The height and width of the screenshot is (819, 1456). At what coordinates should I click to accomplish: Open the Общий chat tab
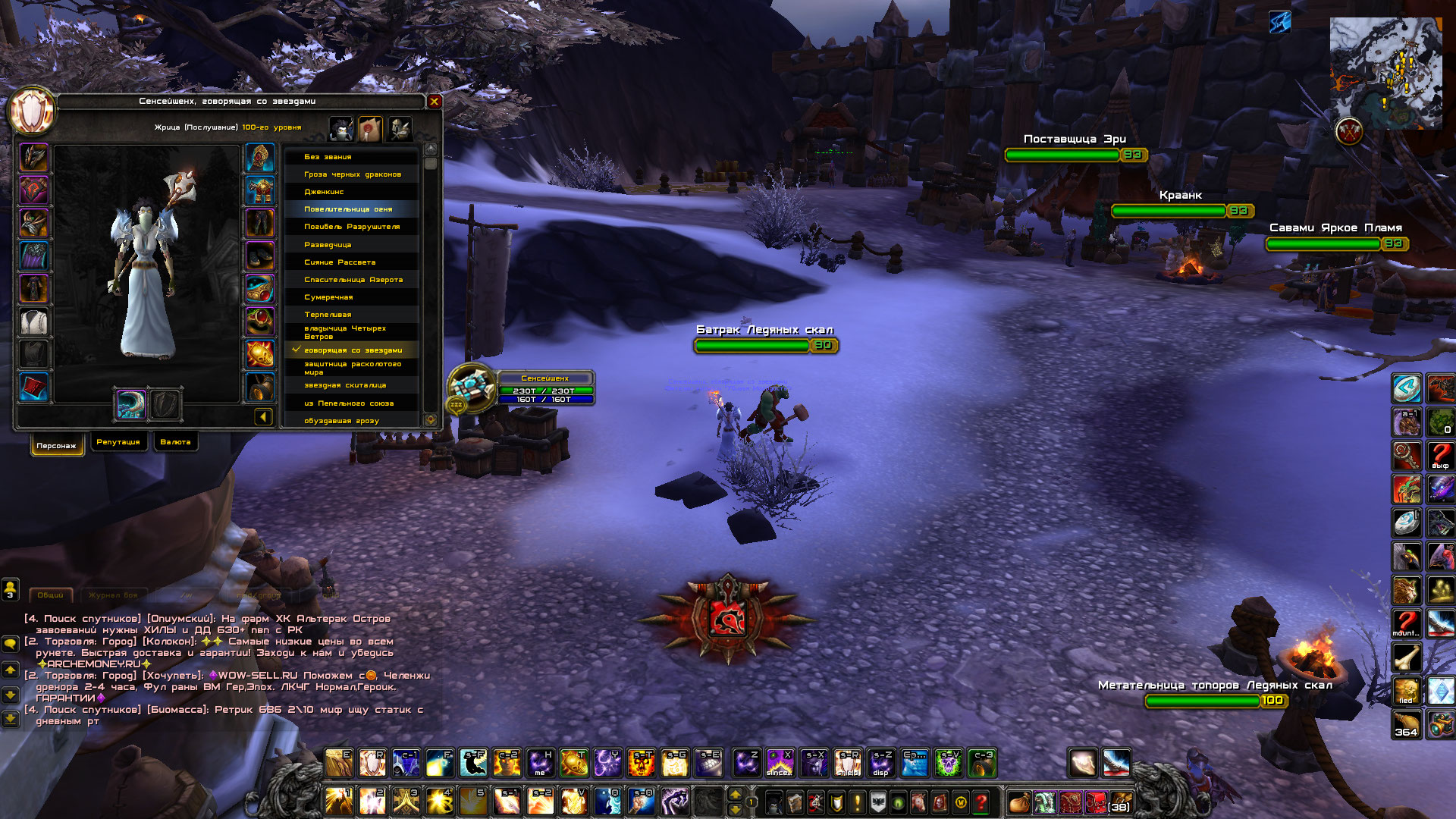[x=51, y=595]
